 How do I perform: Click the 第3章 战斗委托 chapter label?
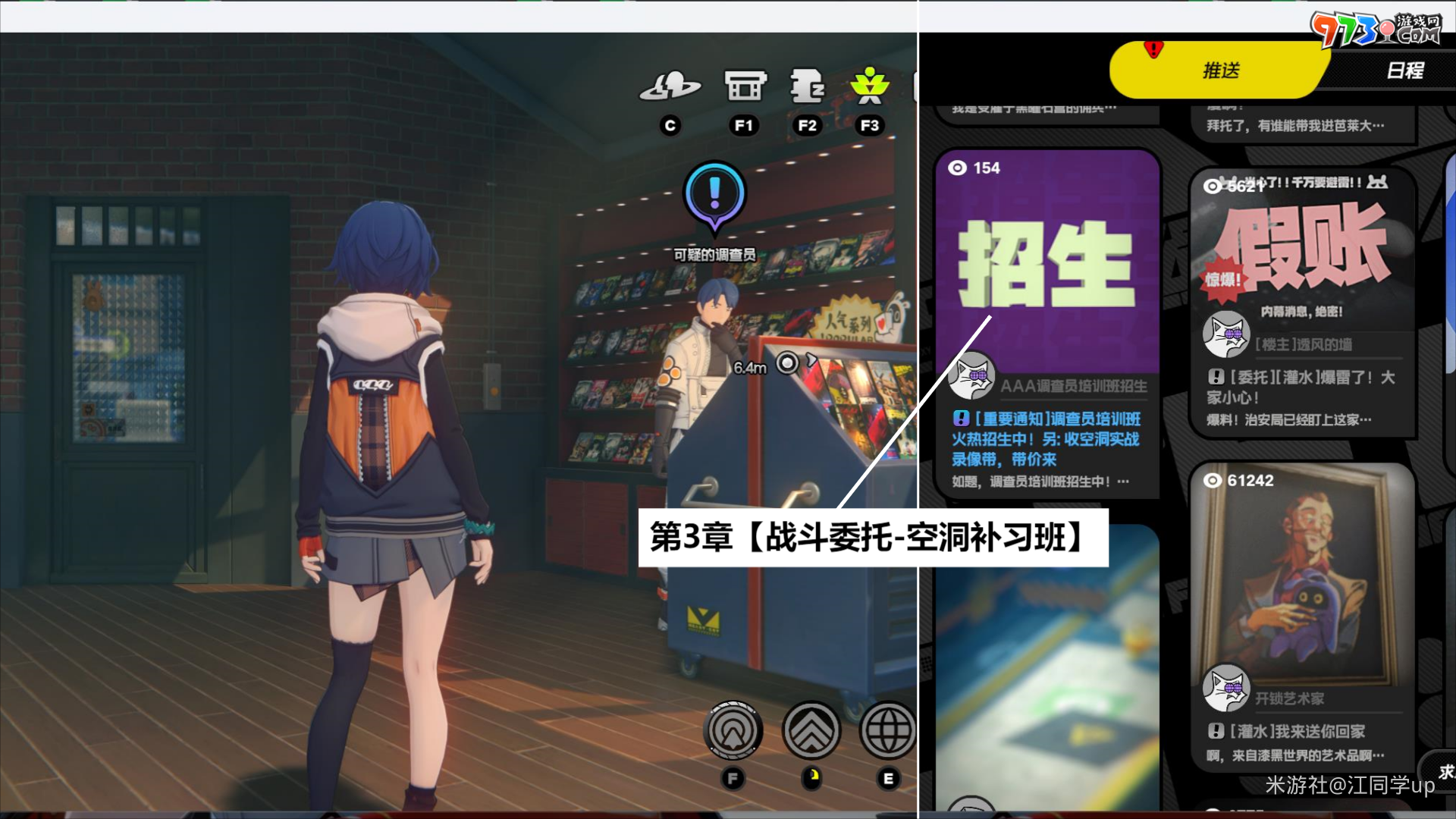(x=876, y=540)
